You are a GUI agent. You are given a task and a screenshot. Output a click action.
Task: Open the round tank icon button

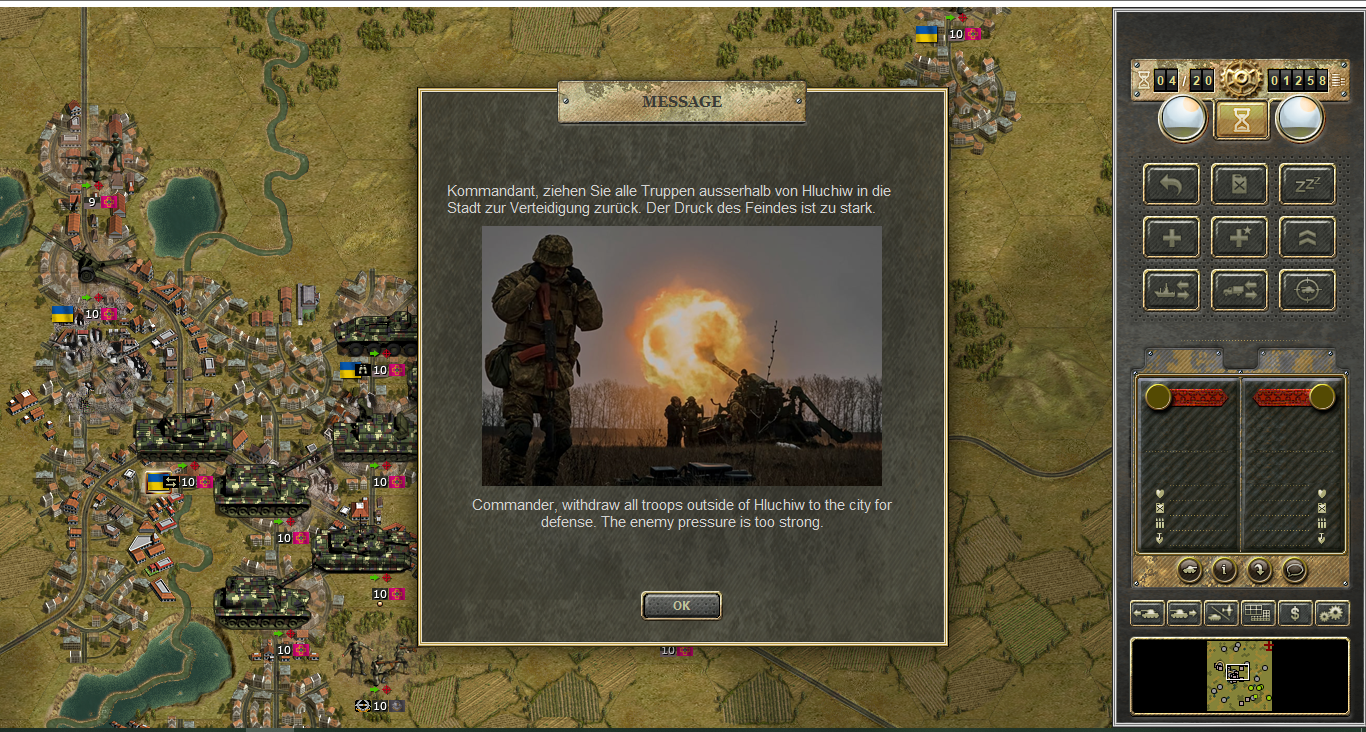tap(1189, 570)
